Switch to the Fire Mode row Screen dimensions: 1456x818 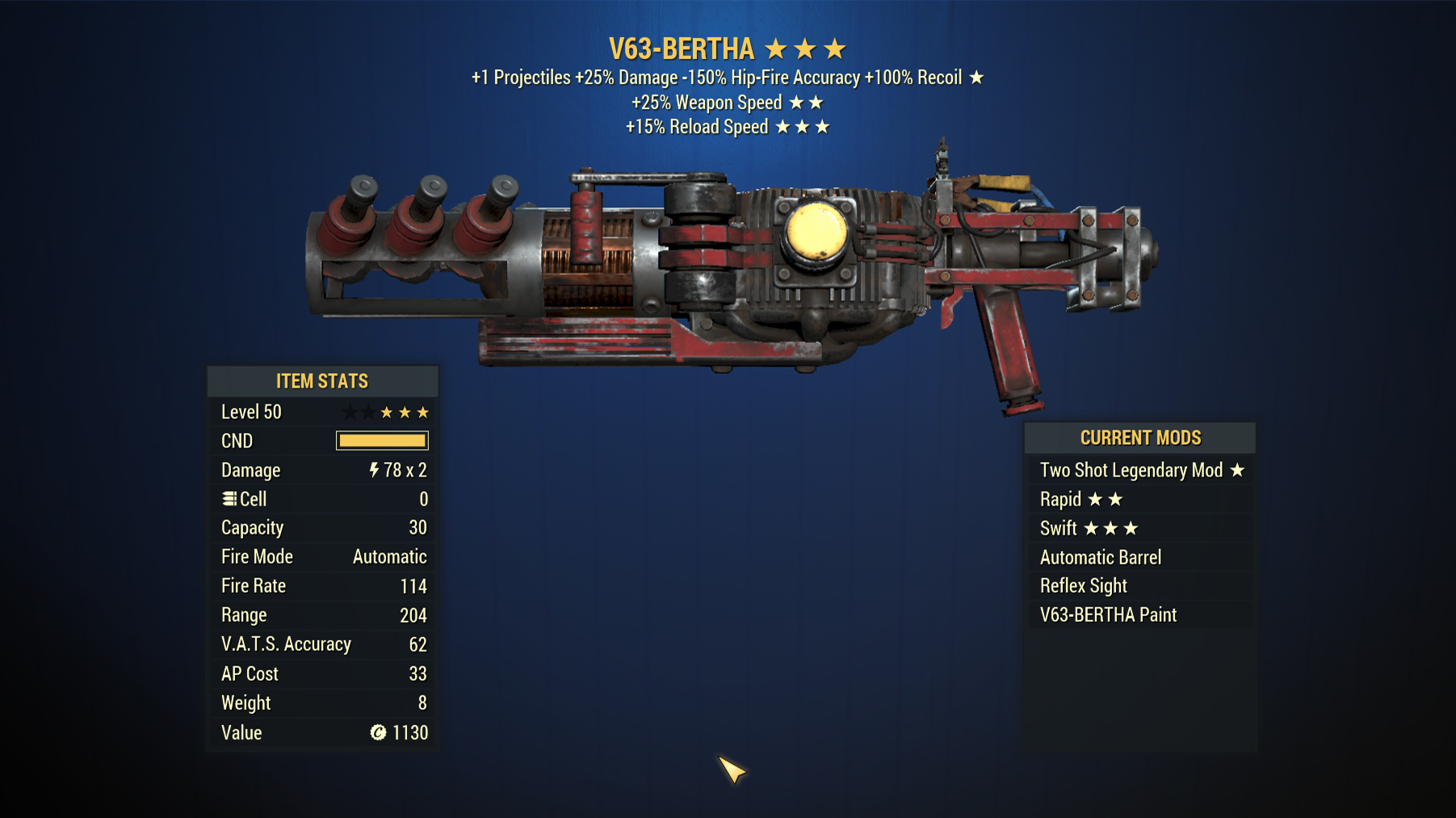[322, 556]
